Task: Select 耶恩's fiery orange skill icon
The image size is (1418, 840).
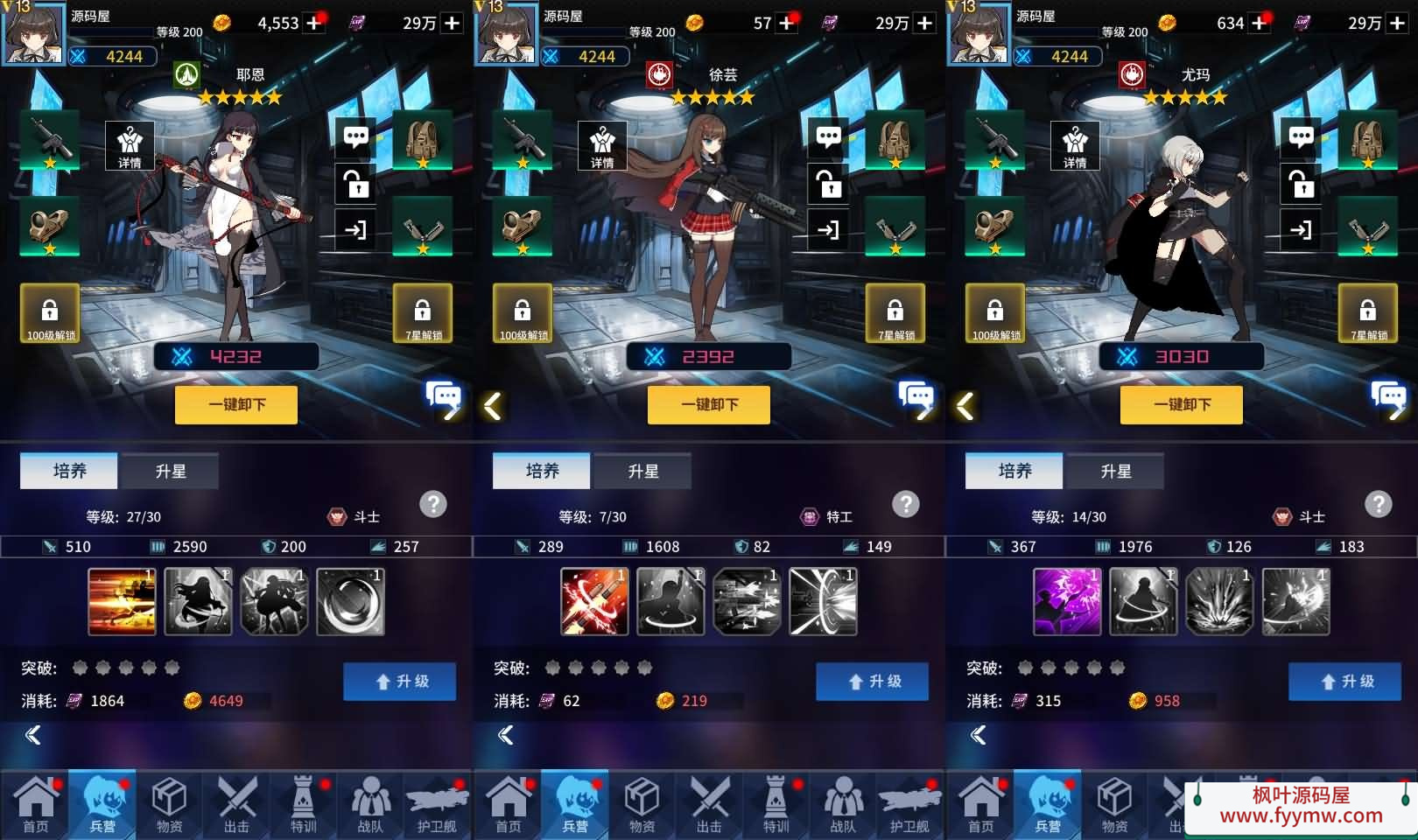Action: pos(122,602)
